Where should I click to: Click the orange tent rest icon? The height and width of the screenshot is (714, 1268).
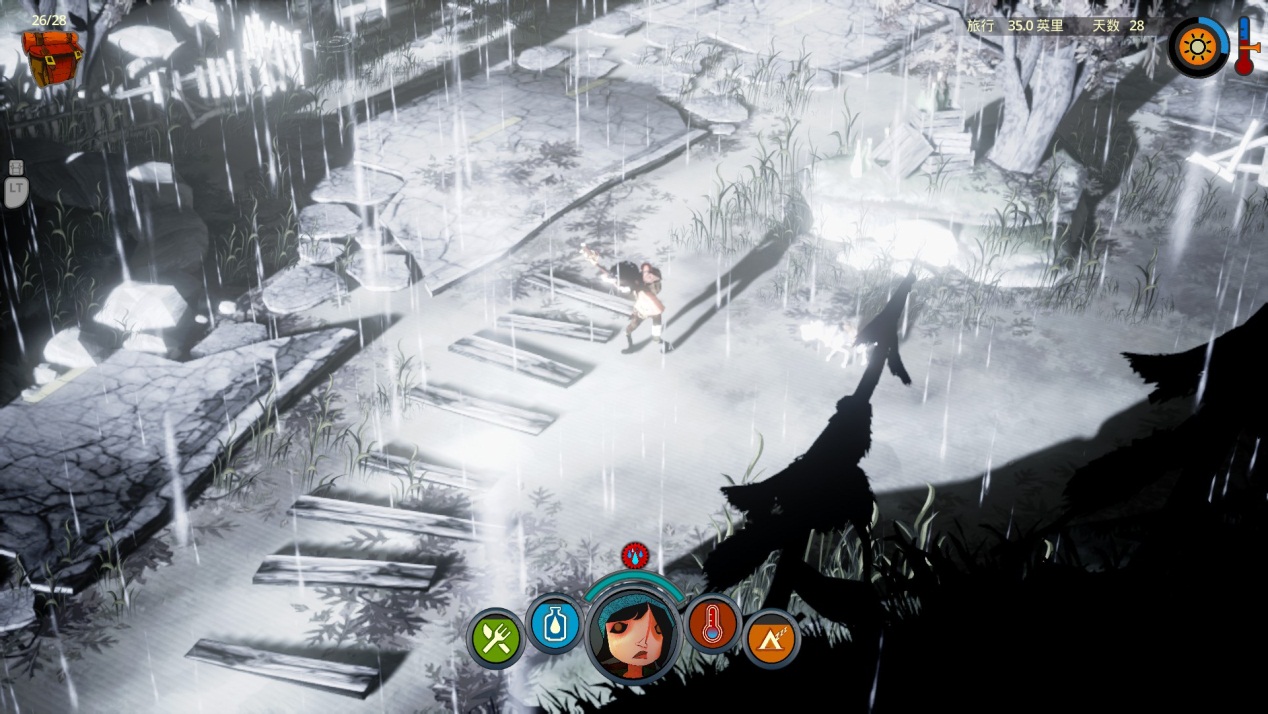(x=771, y=638)
